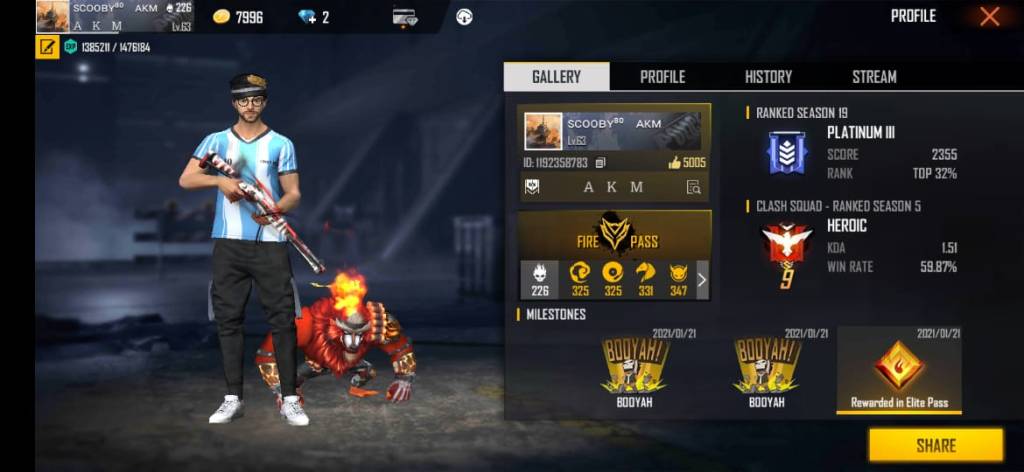Open the Scooby player banner in Gallery
Screen dimensions: 1024x472
pos(614,129)
